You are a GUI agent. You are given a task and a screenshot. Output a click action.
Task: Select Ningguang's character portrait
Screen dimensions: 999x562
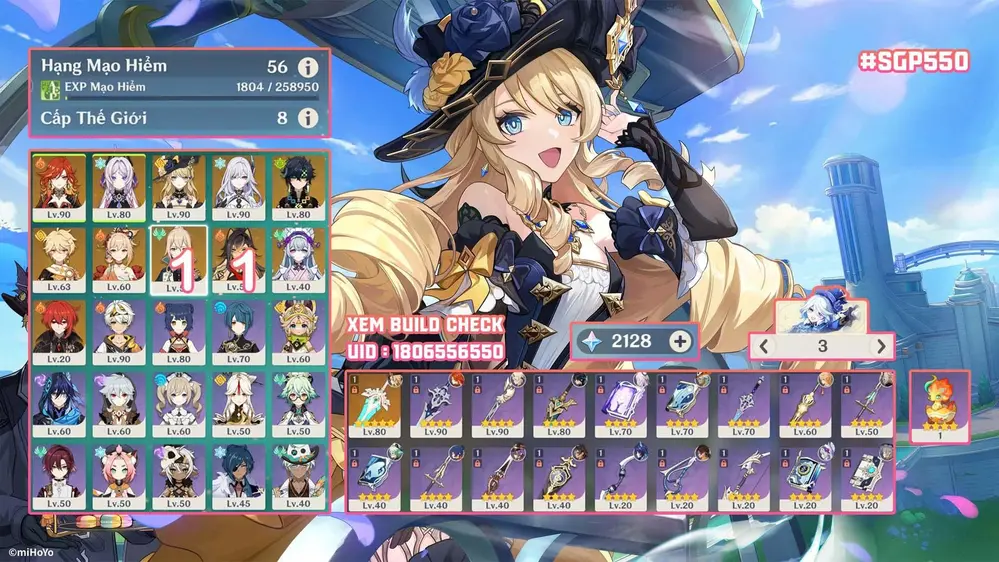(239, 399)
